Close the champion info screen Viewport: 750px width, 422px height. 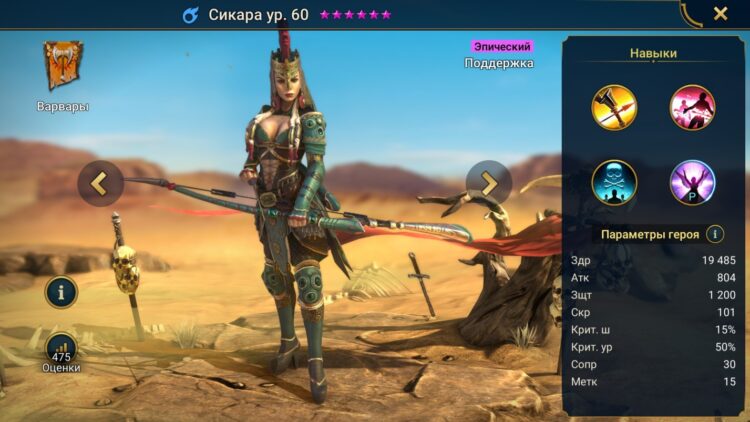click(720, 14)
